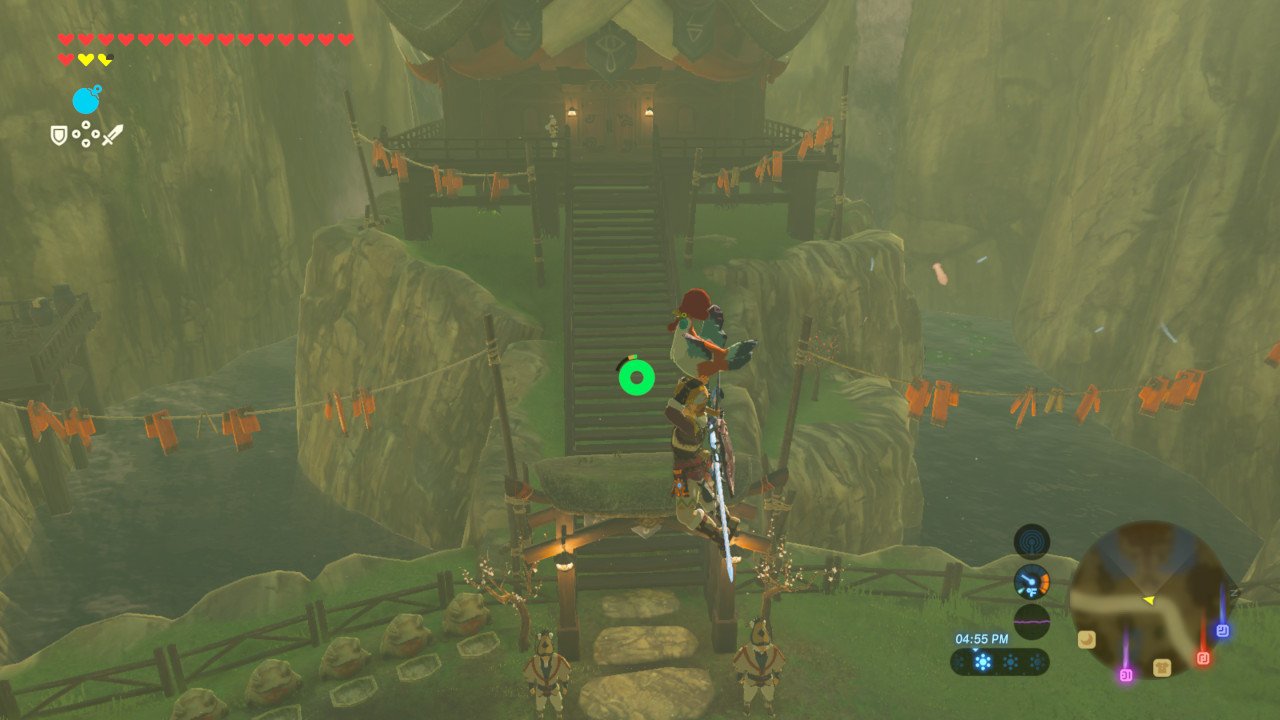The image size is (1280, 720).
Task: Choose the sword quick-select icon
Action: pyautogui.click(x=112, y=134)
